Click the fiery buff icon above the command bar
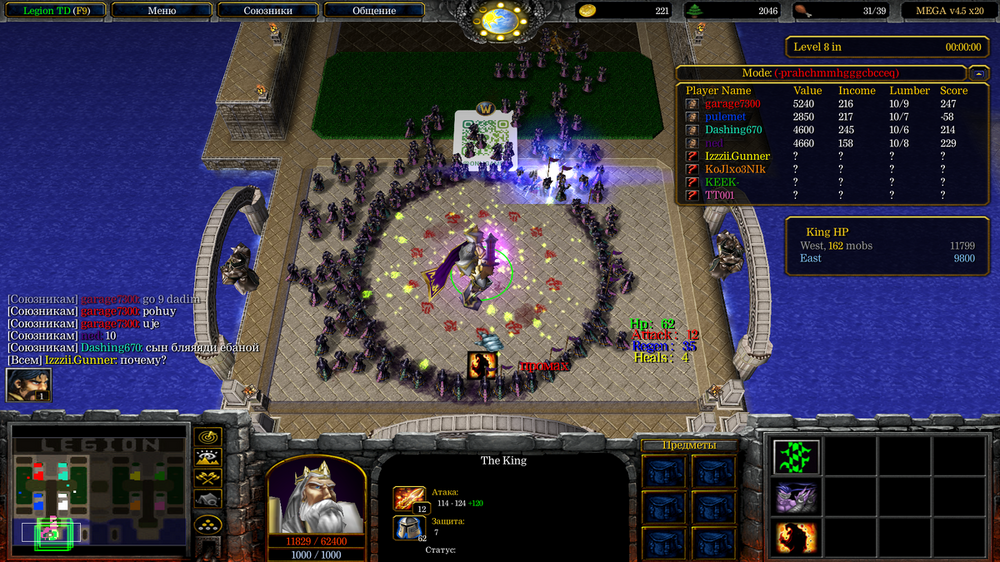The image size is (1000, 562). pyautogui.click(x=482, y=366)
